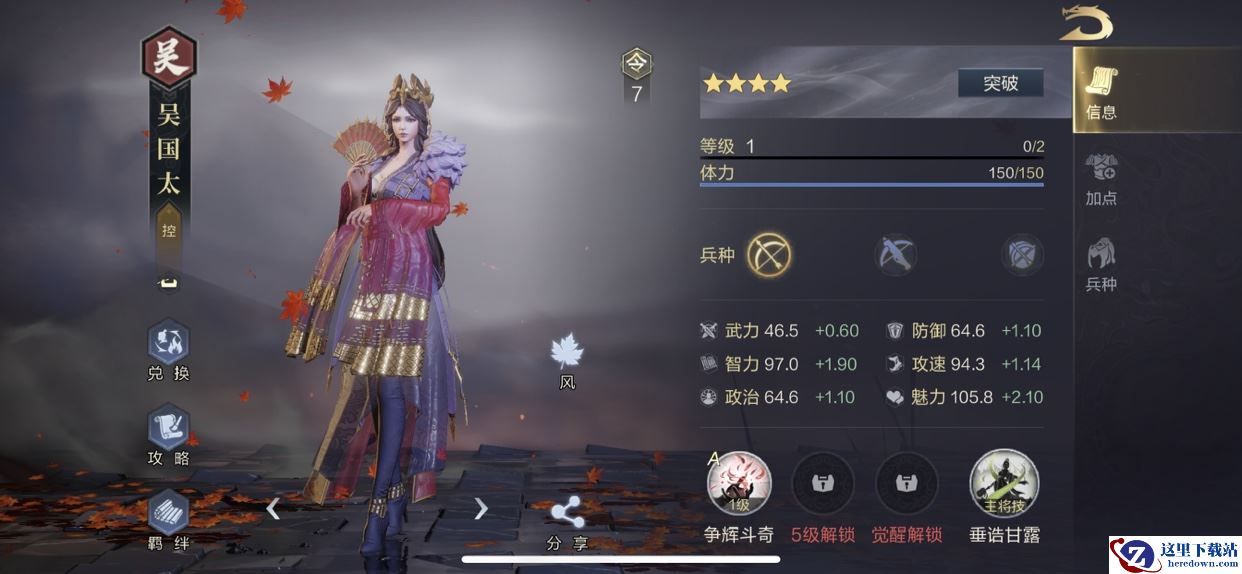Select the 争辉斗奇 skill icon

739,485
